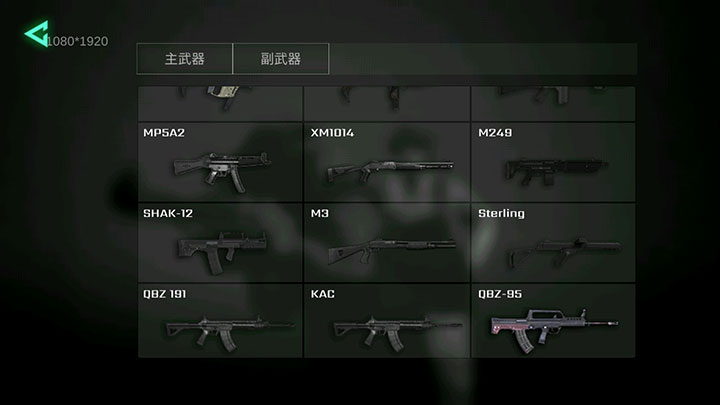This screenshot has height=405, width=720.
Task: Select the QBZ 191 rifle
Action: (220, 321)
